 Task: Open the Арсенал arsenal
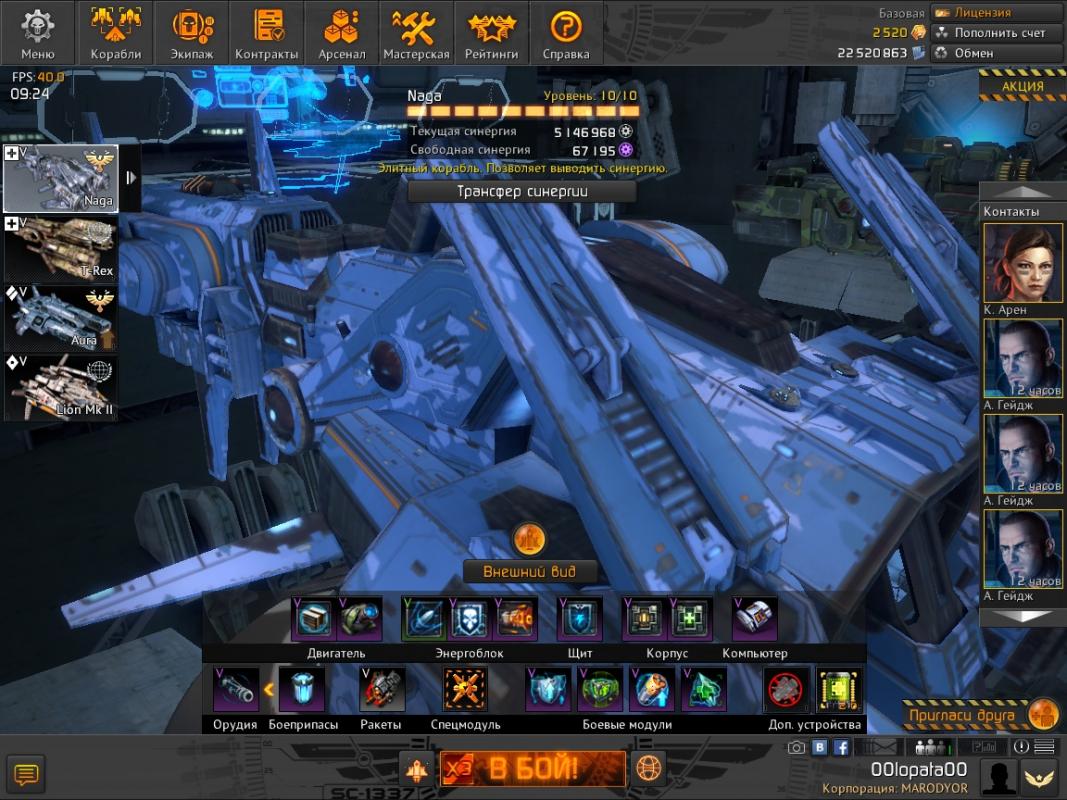(x=342, y=33)
